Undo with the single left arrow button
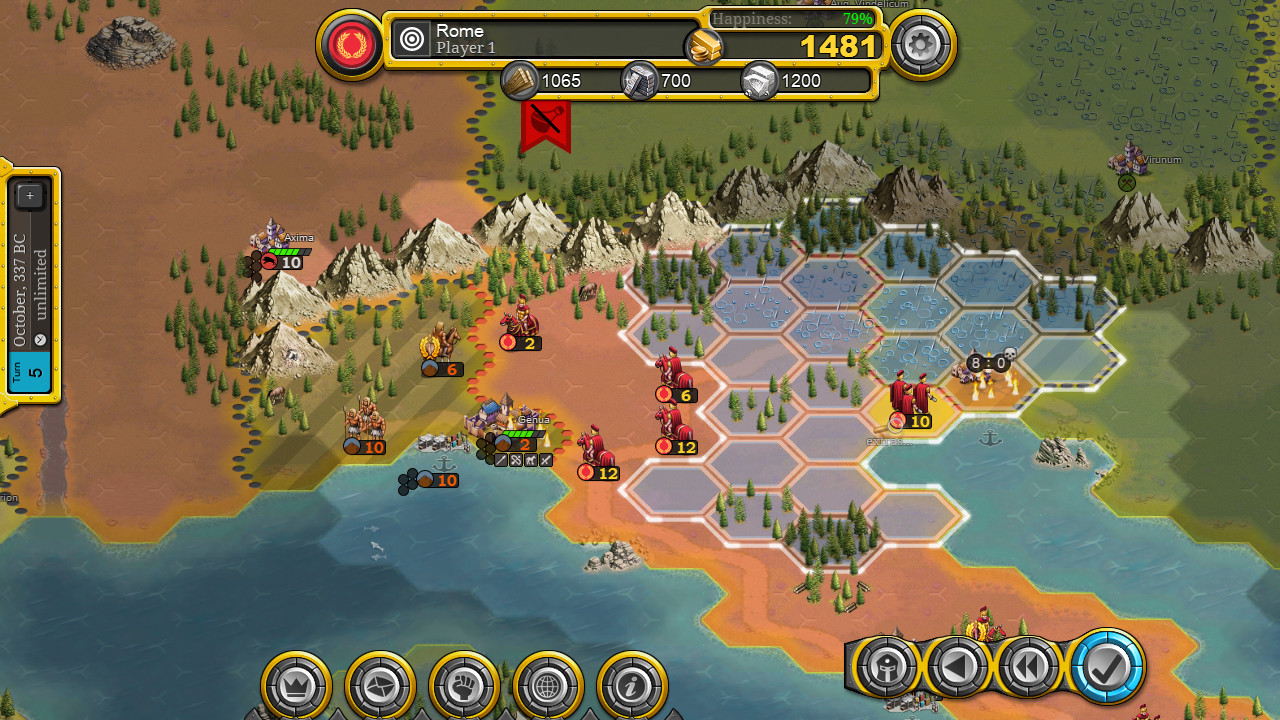This screenshot has height=720, width=1280. (x=958, y=667)
